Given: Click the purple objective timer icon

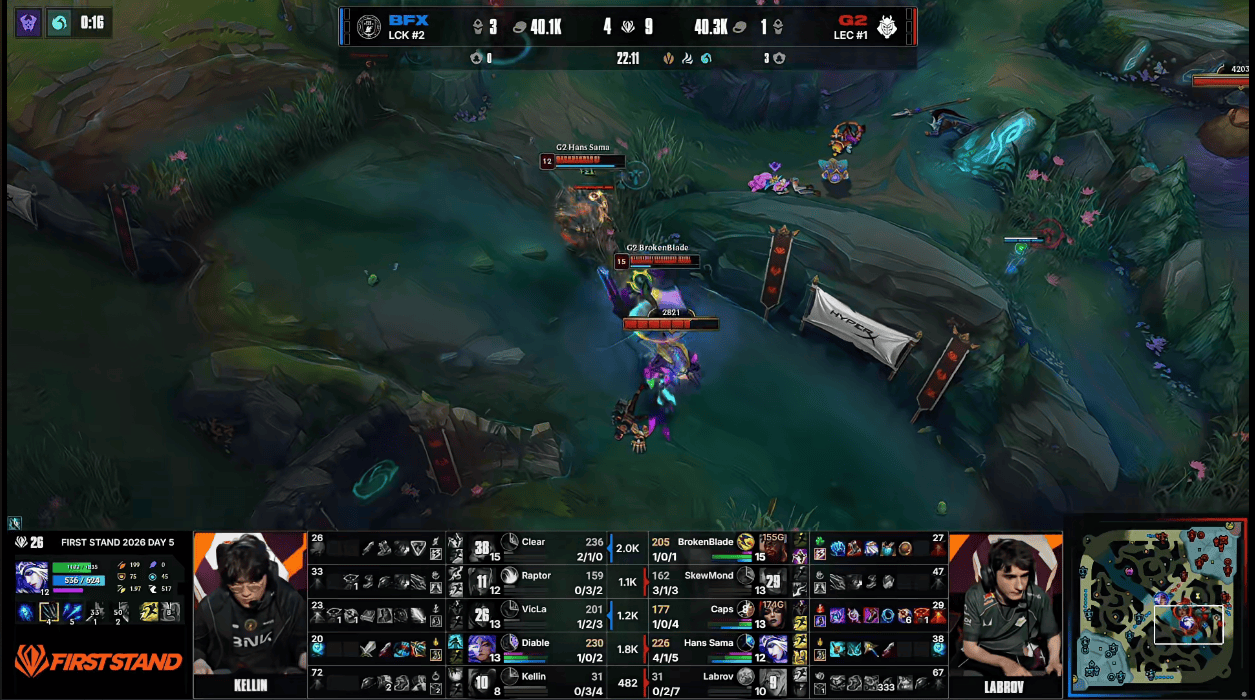Looking at the screenshot, I should click(29, 23).
